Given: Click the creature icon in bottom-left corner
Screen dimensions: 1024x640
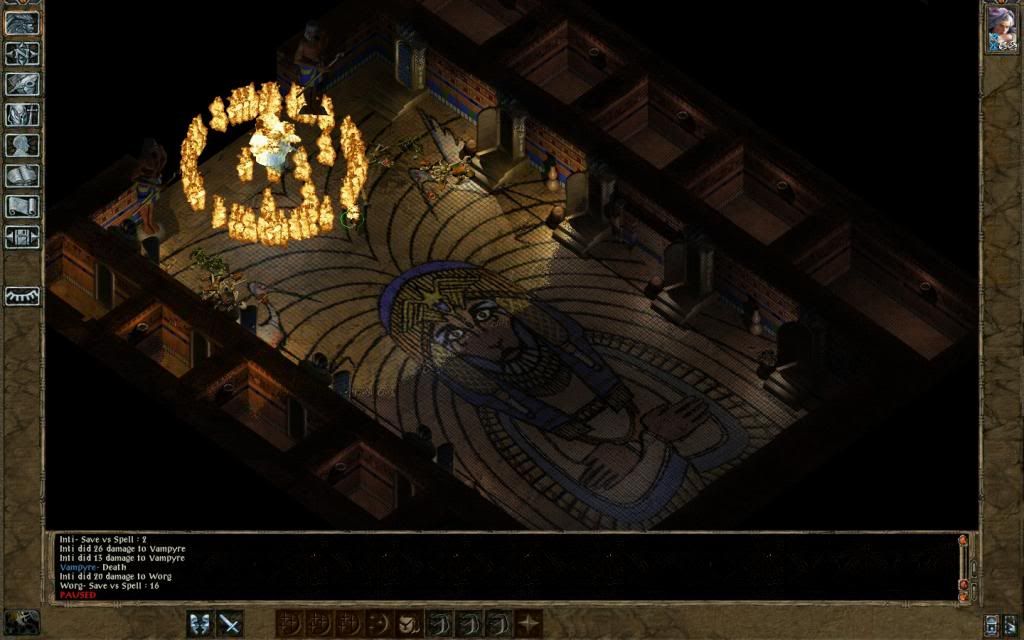Looking at the screenshot, I should tap(22, 621).
